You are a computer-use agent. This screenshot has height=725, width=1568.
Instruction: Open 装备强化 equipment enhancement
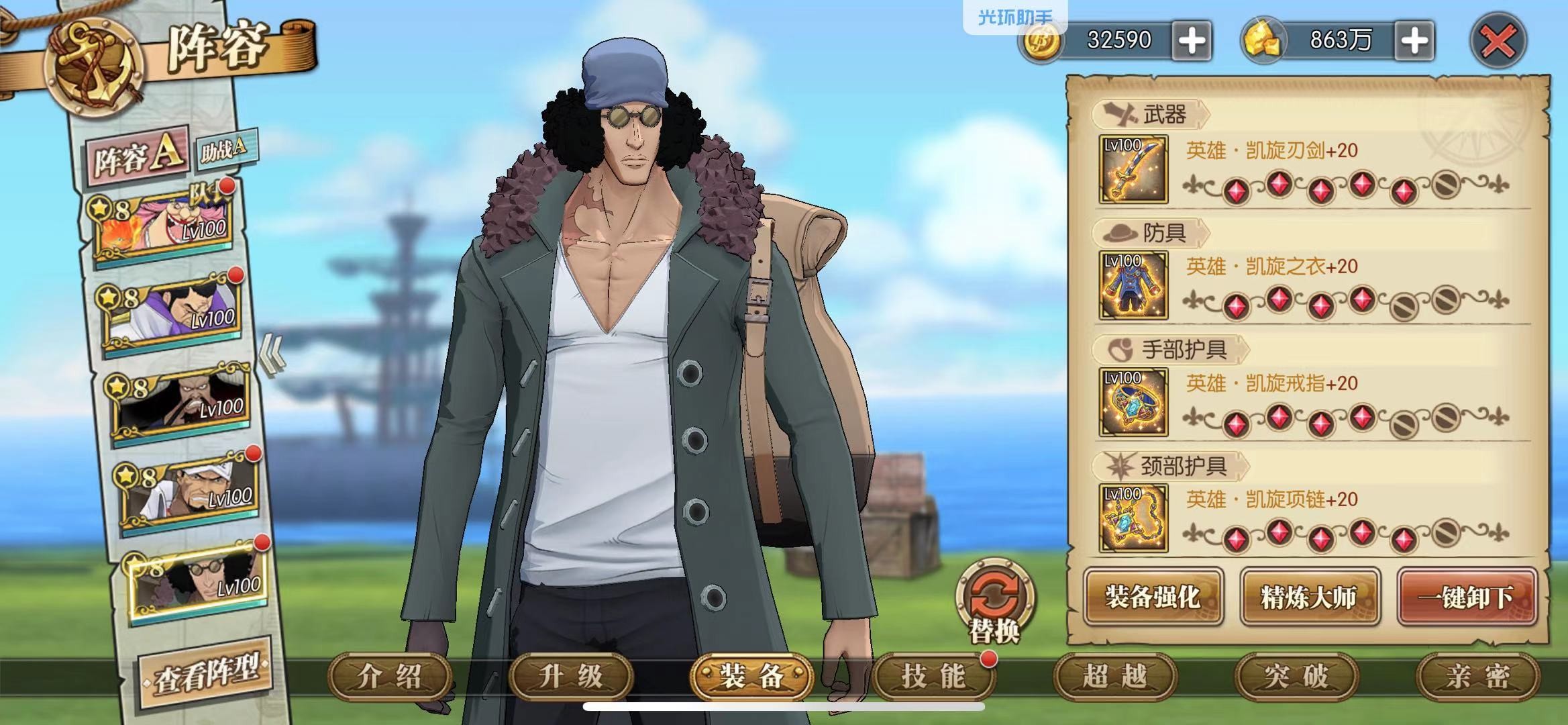point(1153,597)
